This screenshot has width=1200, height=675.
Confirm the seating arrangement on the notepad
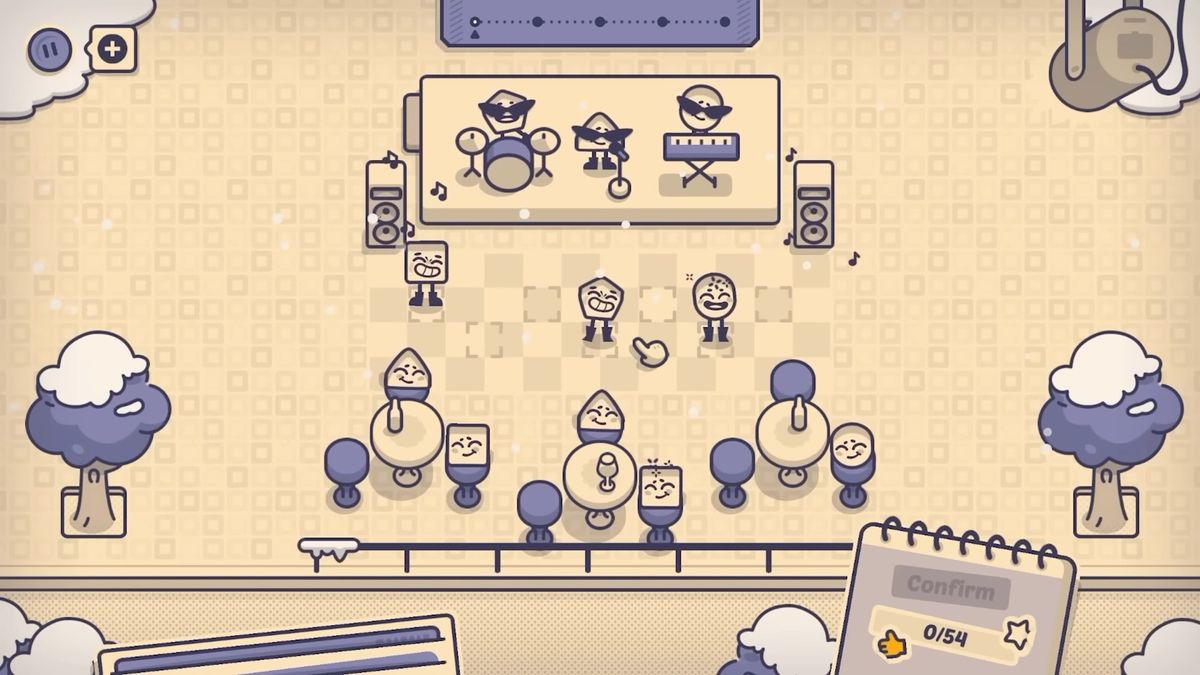click(951, 586)
